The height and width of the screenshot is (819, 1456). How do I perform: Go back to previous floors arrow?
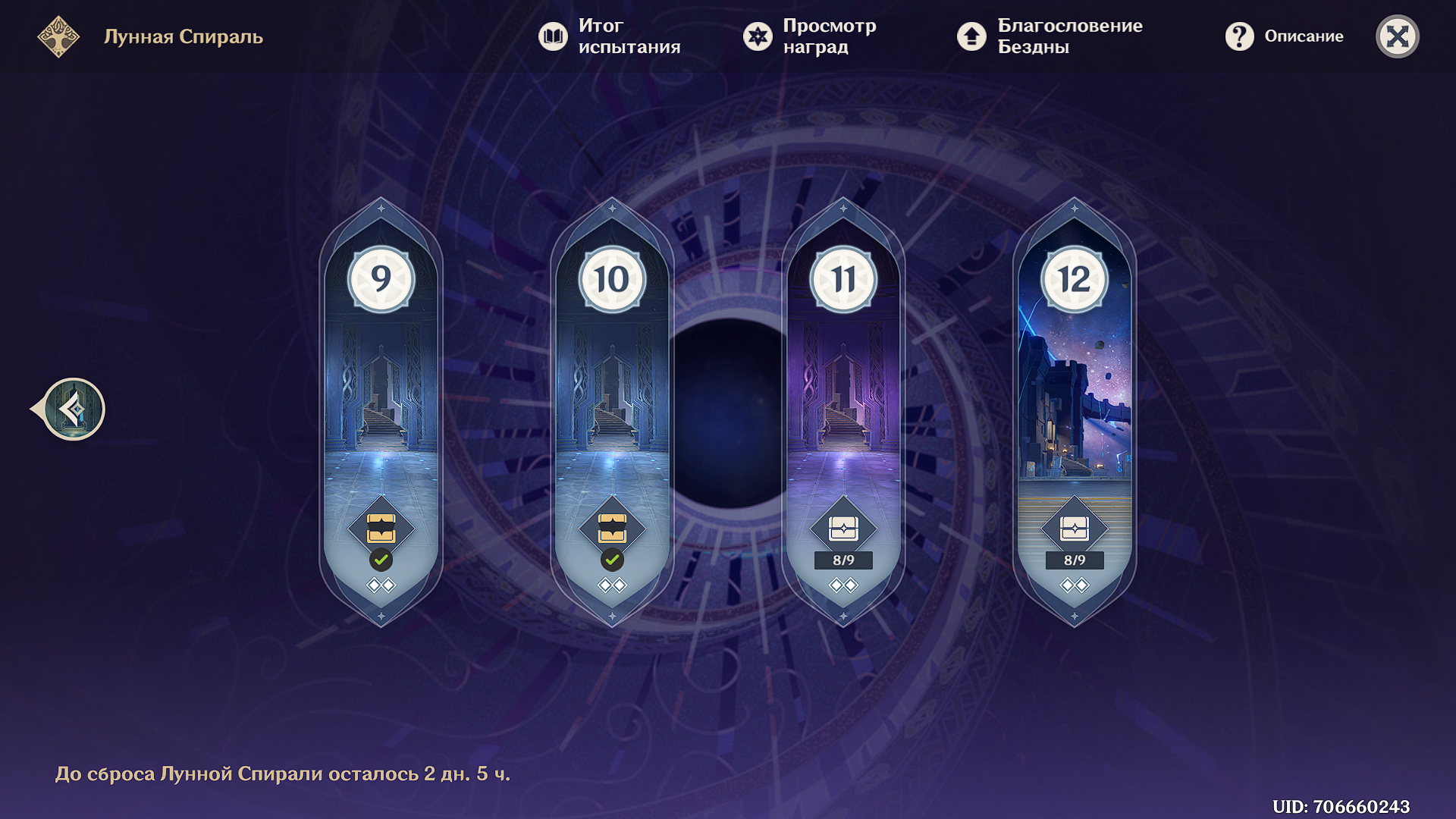coord(73,409)
